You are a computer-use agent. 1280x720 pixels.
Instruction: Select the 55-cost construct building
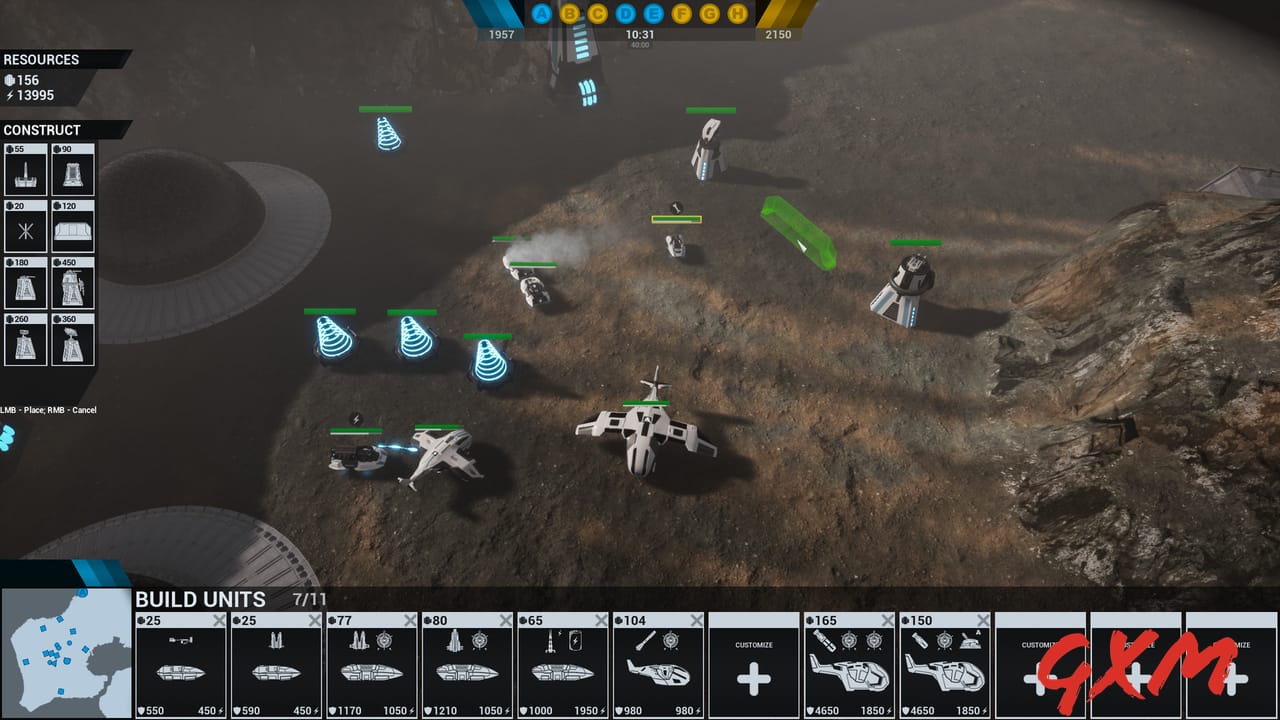click(x=25, y=170)
